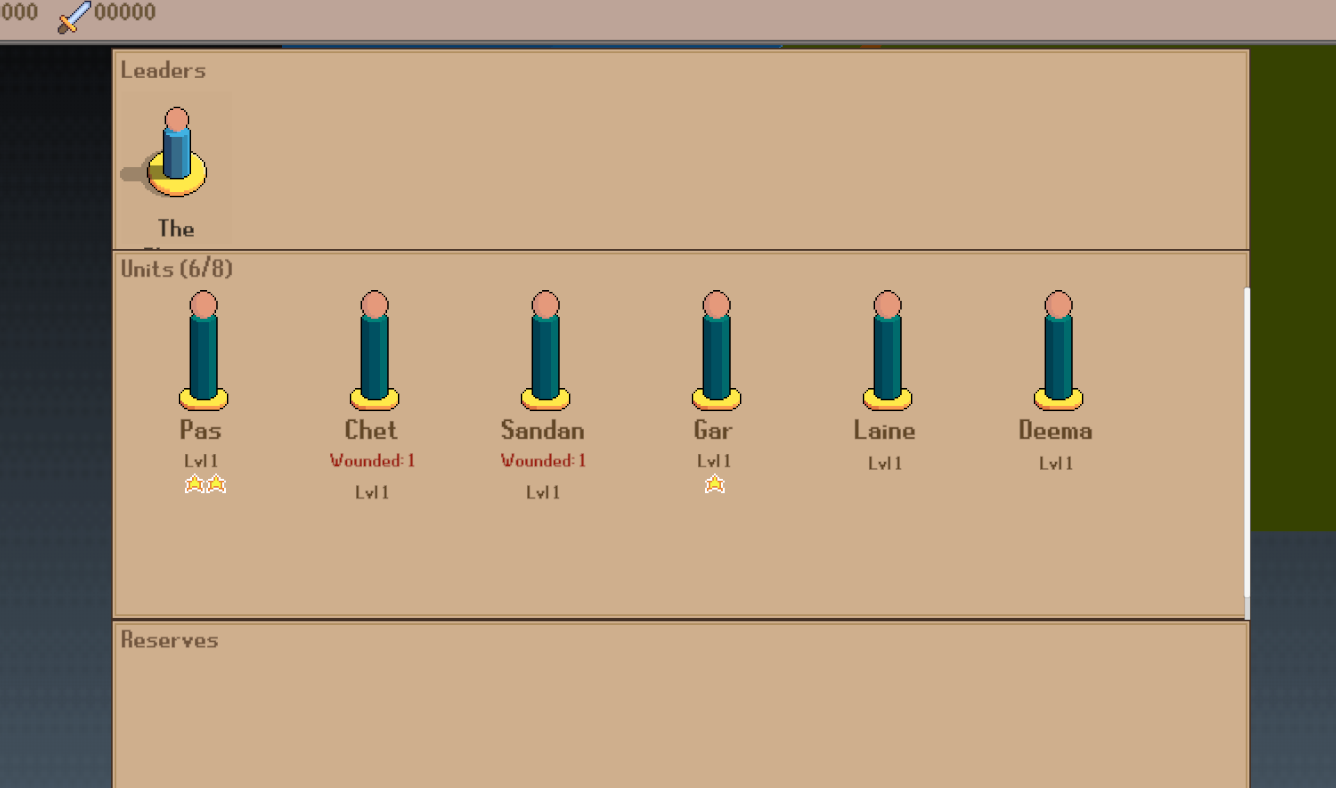Select the unit figure Deema
This screenshot has width=1336, height=788.
[1057, 350]
